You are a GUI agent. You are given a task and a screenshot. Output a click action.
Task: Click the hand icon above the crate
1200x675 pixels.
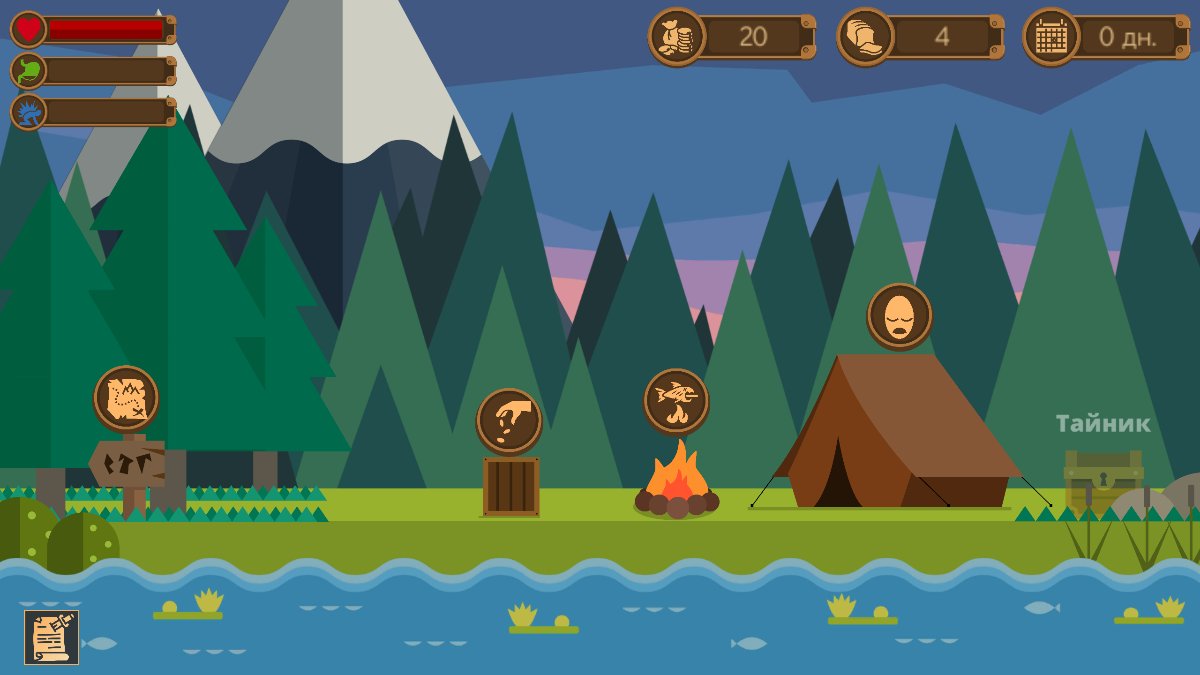[509, 421]
